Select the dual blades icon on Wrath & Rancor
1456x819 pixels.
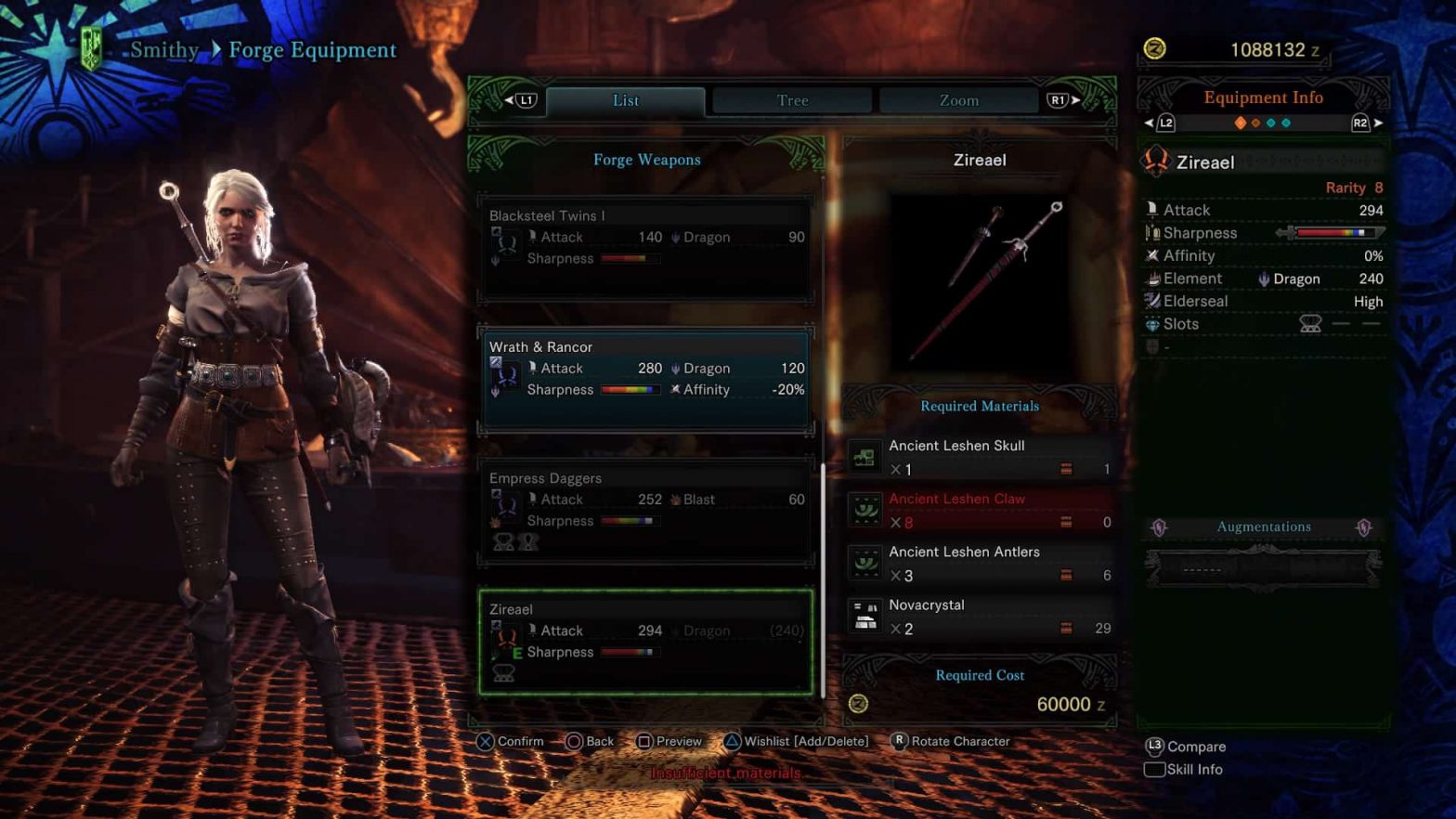(503, 374)
